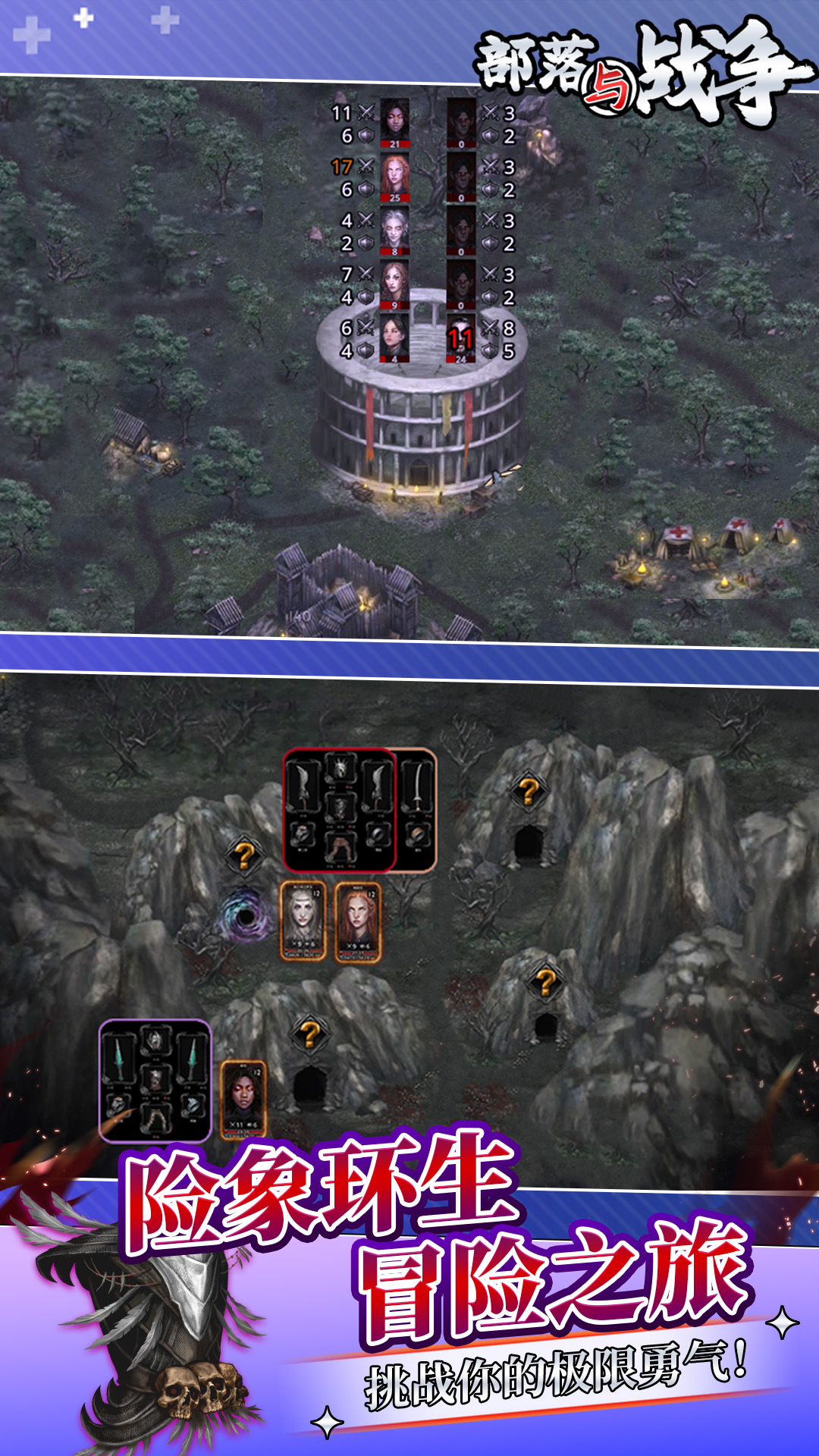
Task: Click the question mark marker above the portal
Action: click(x=244, y=856)
